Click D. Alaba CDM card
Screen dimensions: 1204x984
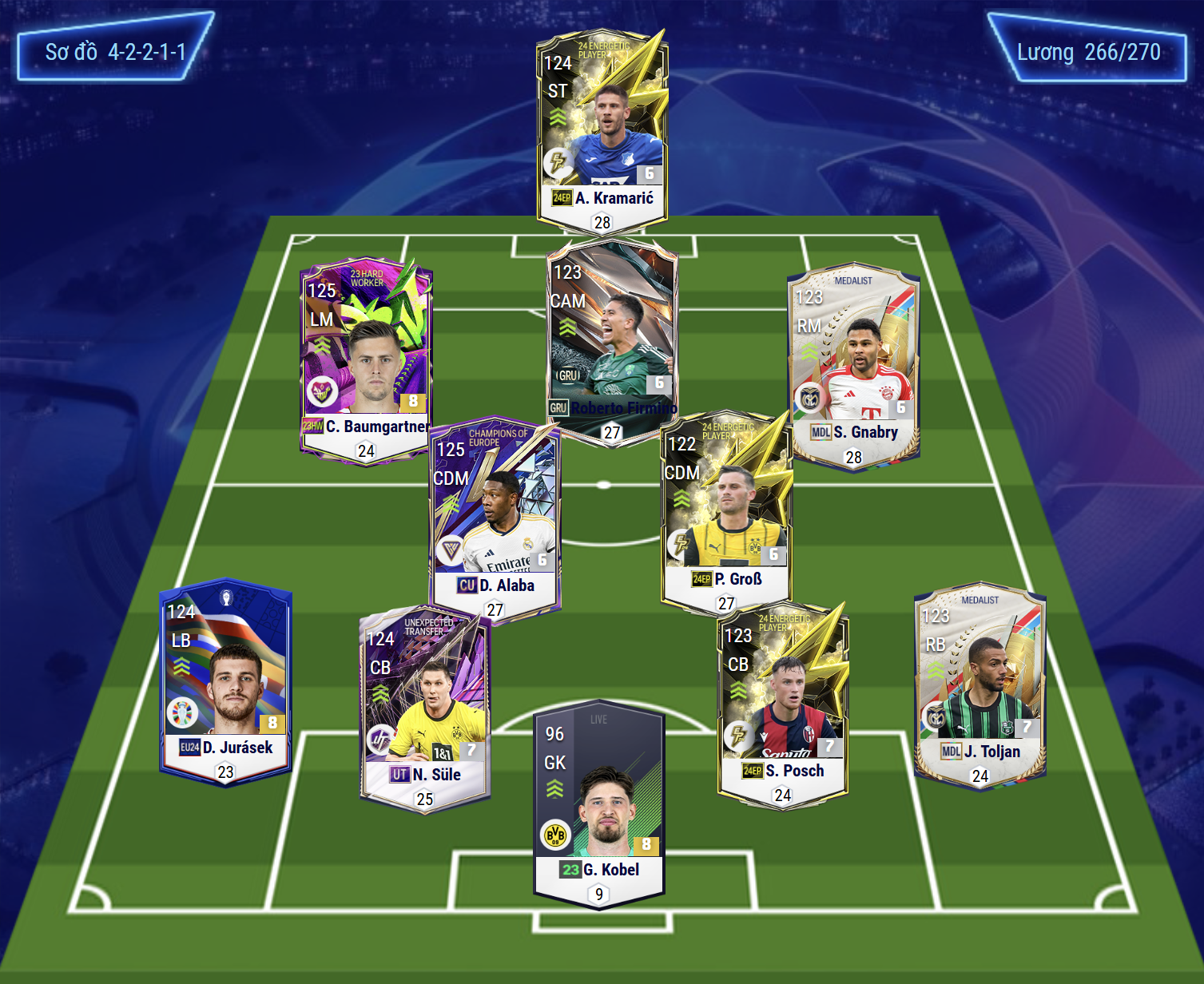click(495, 519)
